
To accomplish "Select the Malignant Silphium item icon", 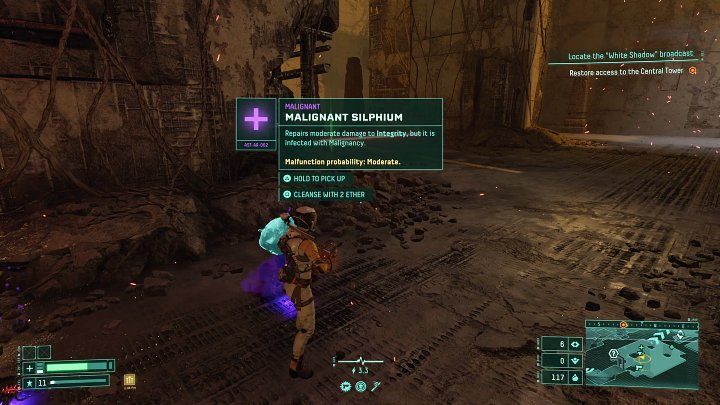I will click(256, 120).
